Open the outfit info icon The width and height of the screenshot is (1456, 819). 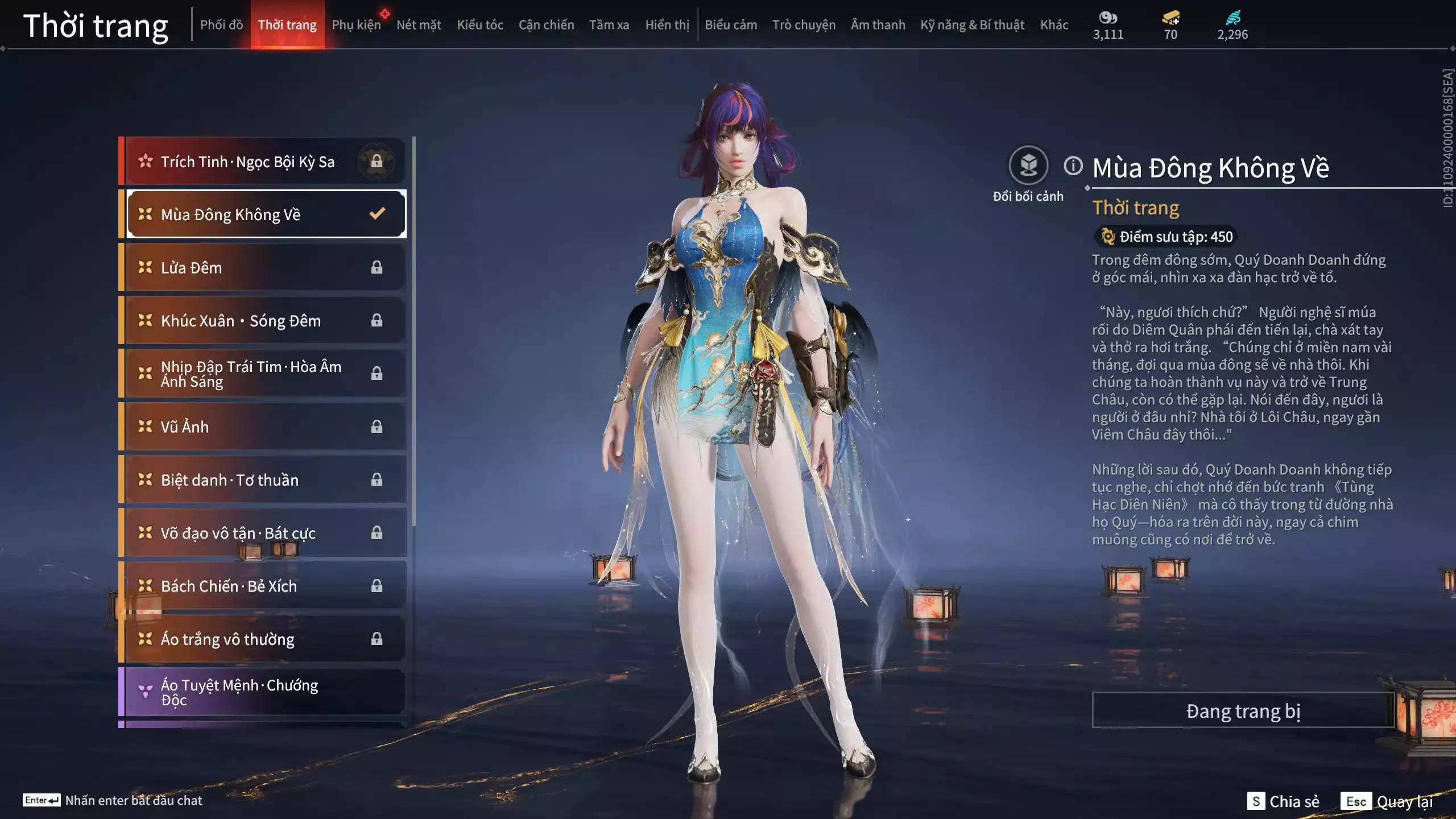tap(1073, 166)
